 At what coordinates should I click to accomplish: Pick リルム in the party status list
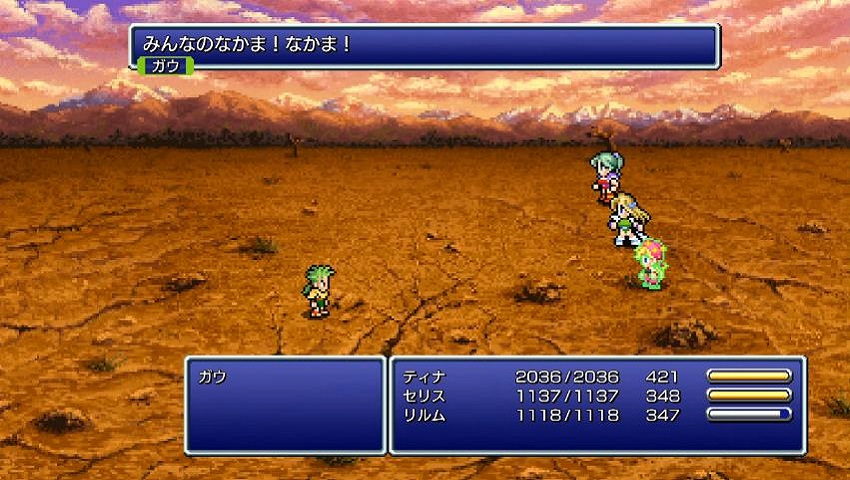424,414
